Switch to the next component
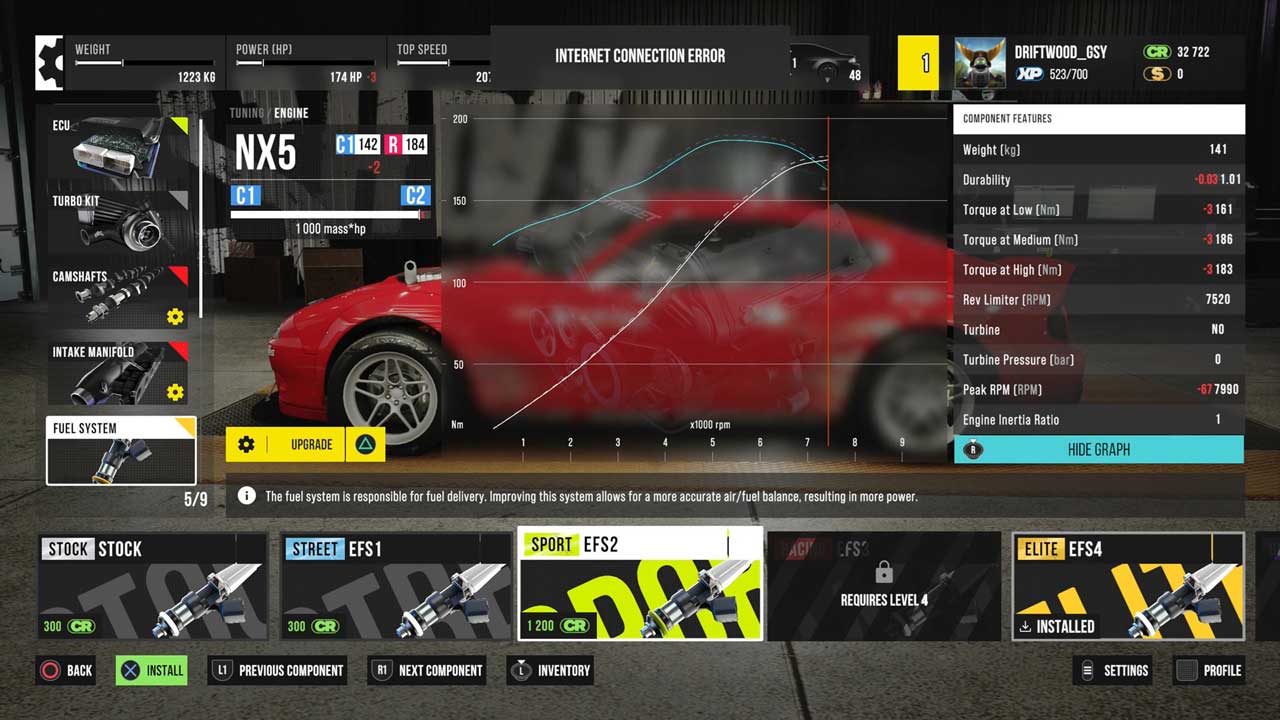 (427, 670)
